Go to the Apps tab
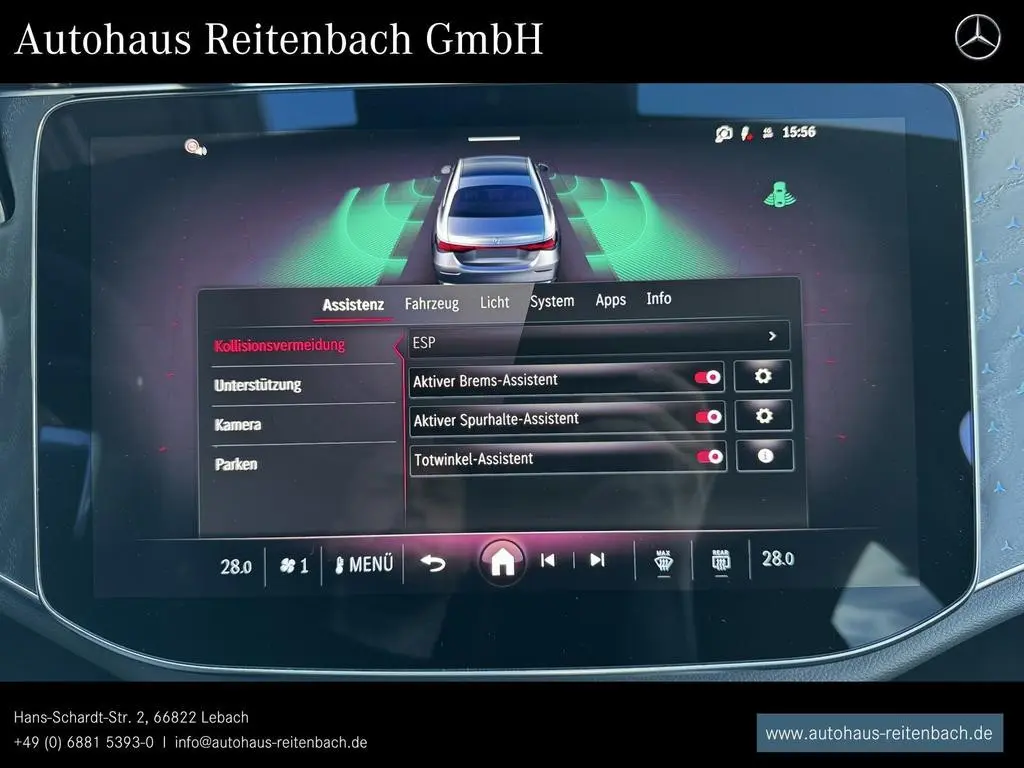This screenshot has height=768, width=1024. (x=610, y=300)
